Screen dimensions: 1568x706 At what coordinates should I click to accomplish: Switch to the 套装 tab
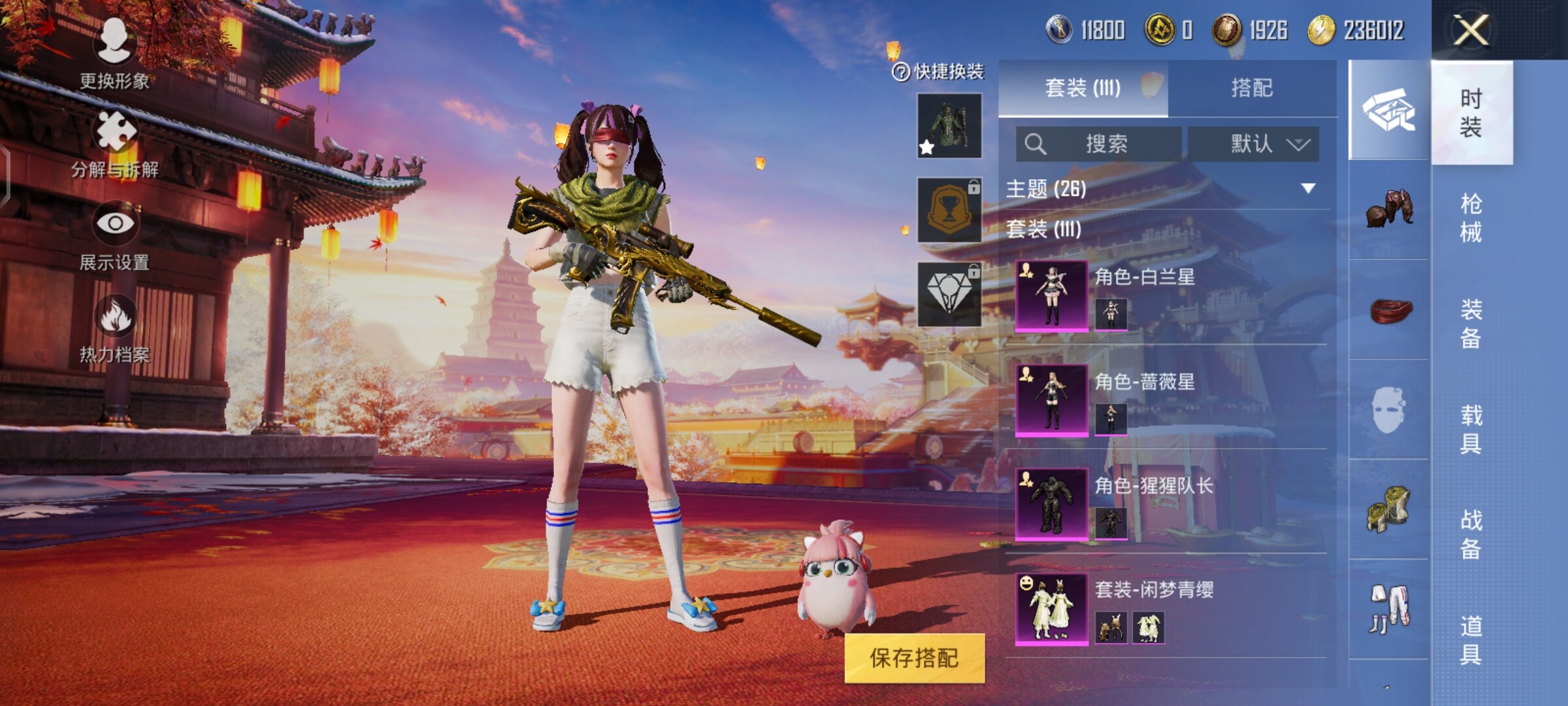coord(1083,88)
